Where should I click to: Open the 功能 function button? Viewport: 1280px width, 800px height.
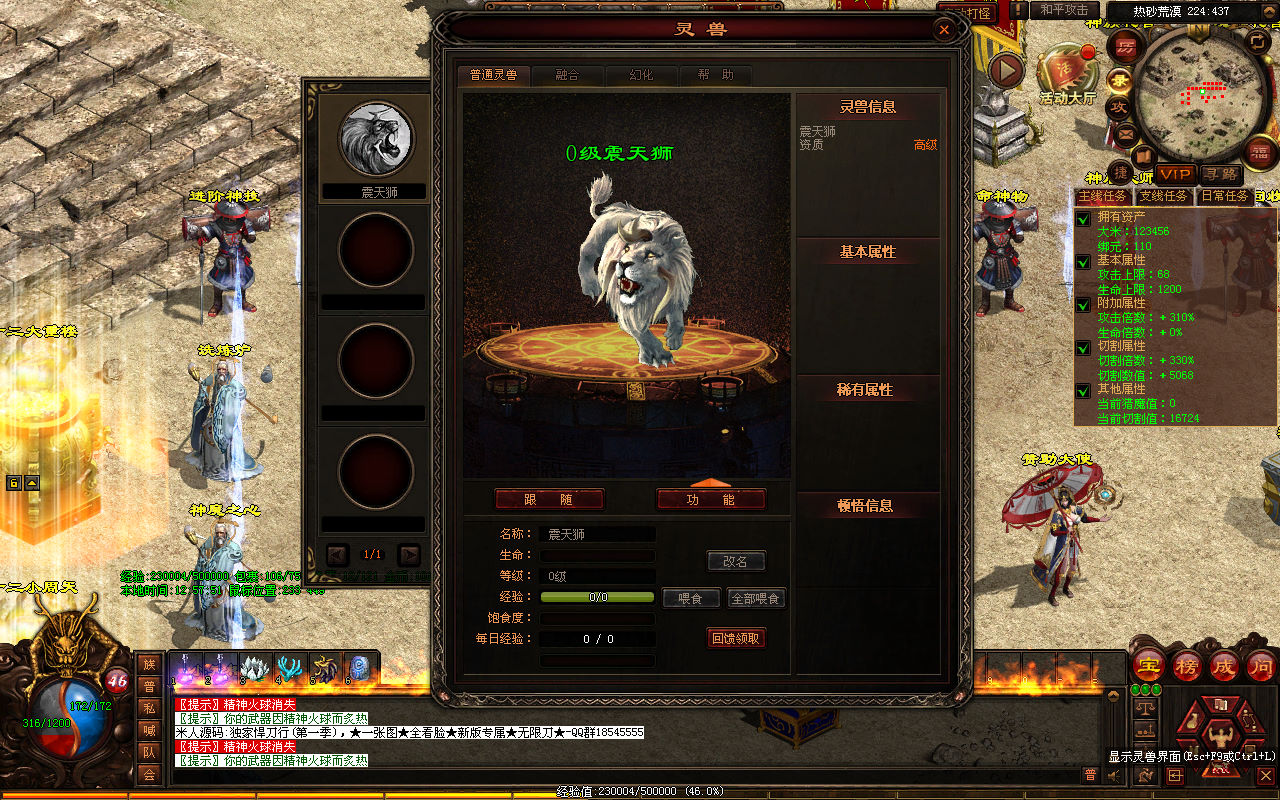[711, 499]
